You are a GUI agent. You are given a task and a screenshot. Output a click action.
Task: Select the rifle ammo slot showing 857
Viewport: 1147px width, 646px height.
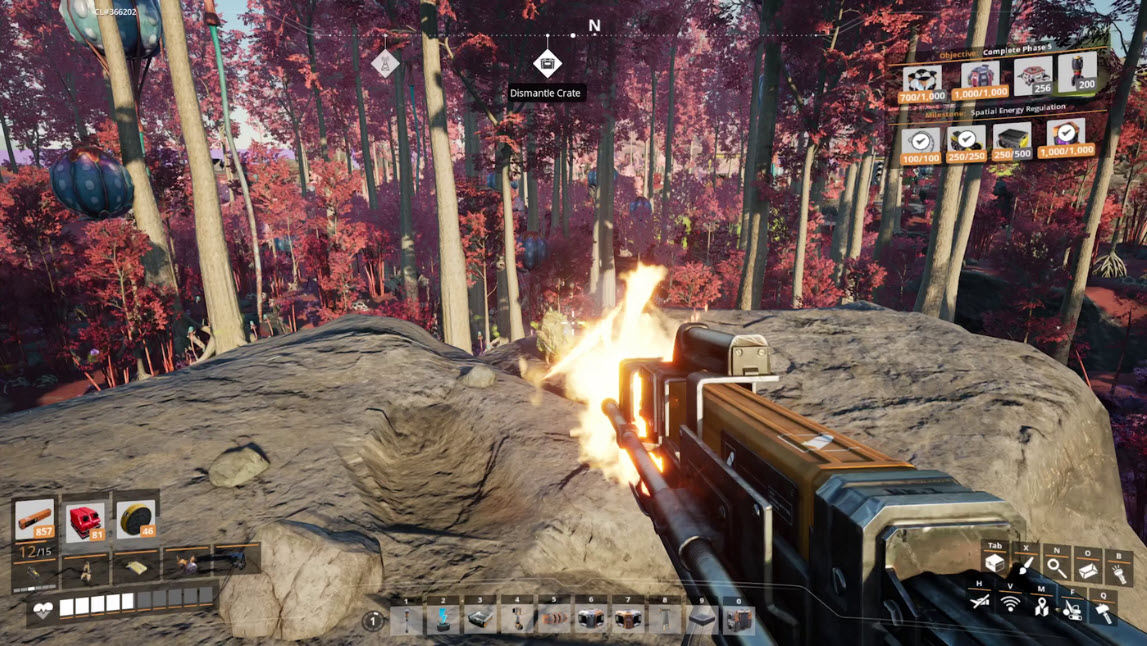pos(35,520)
